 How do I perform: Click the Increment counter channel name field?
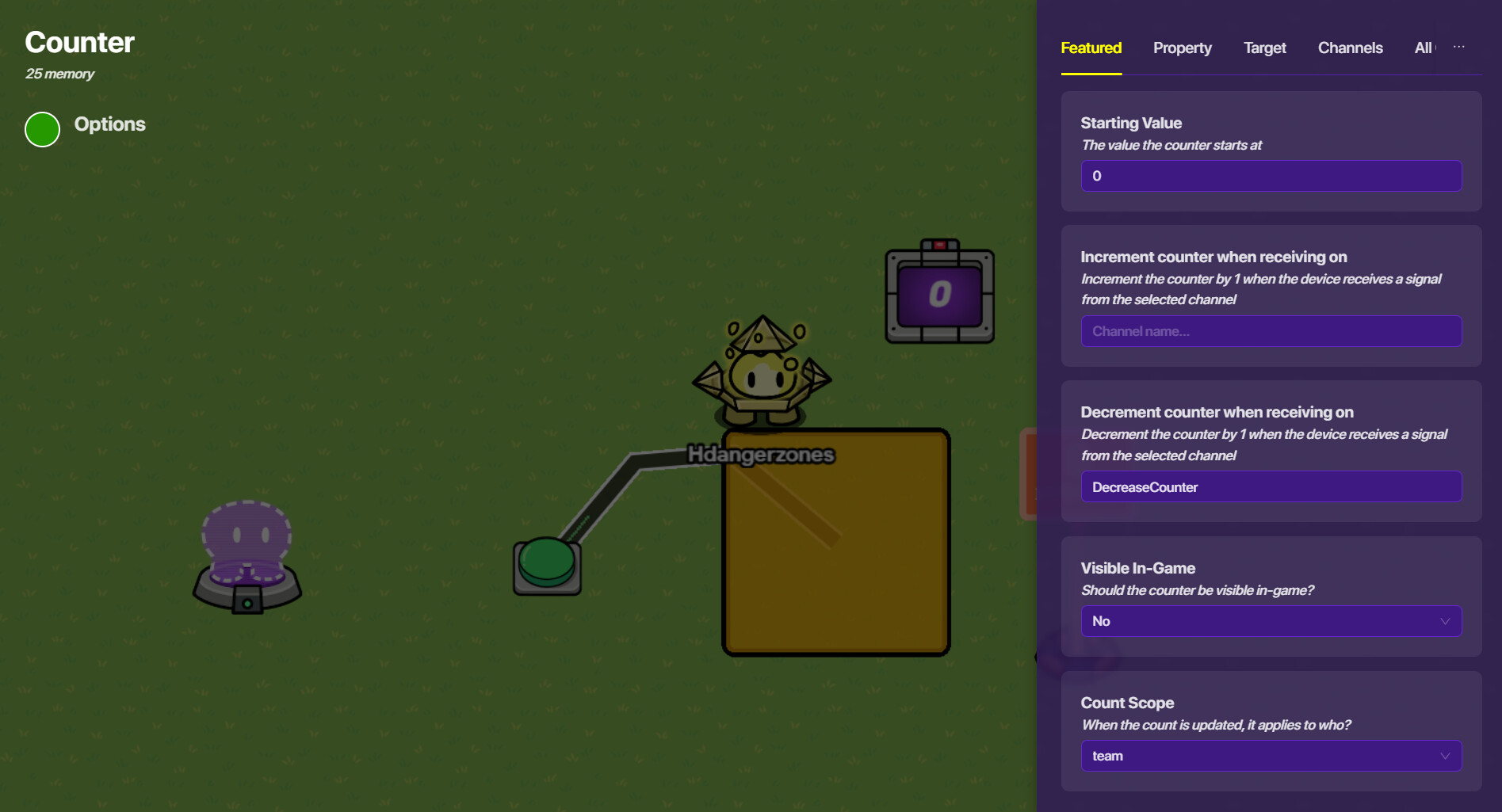1271,331
